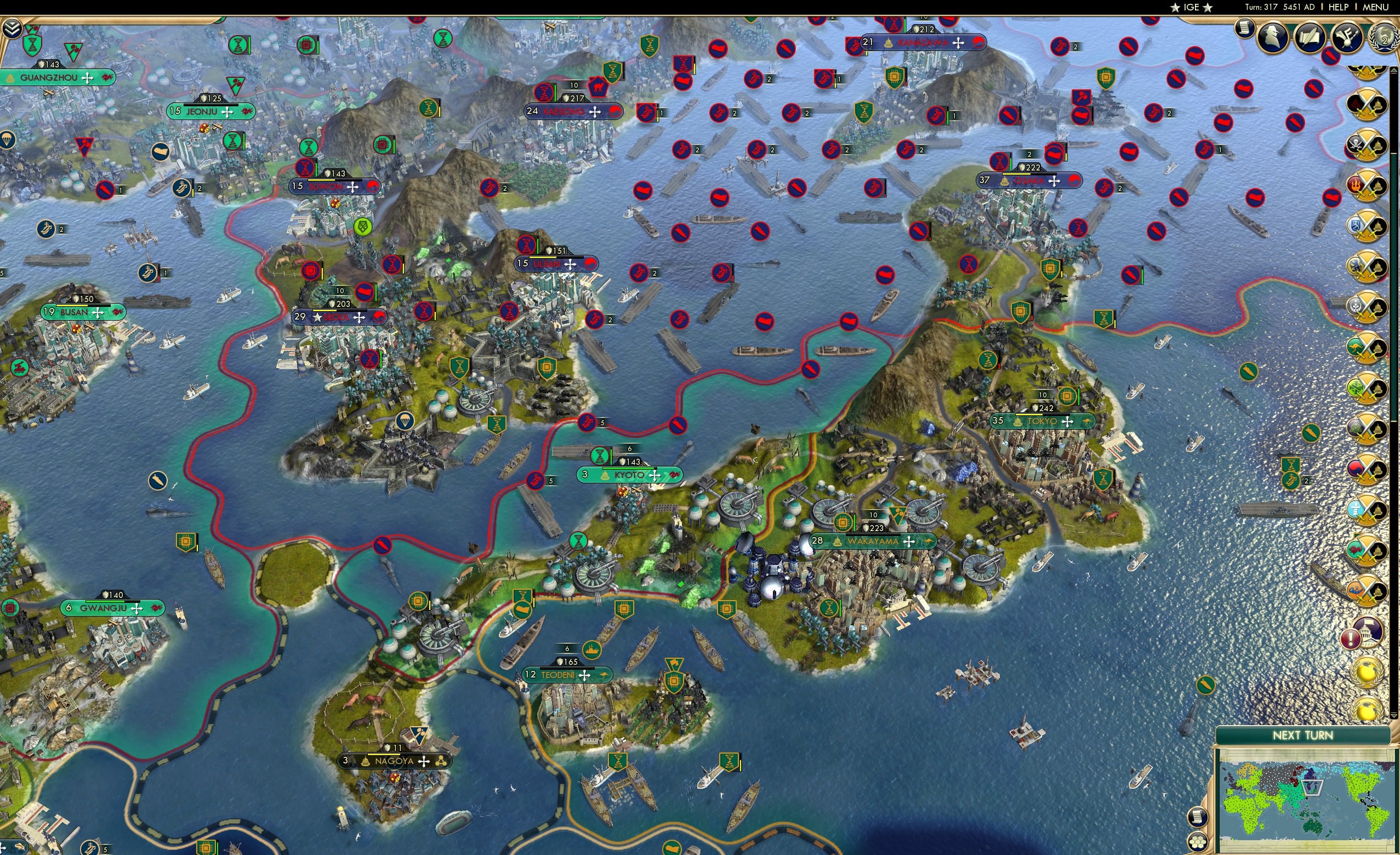1400x855 pixels.
Task: Select Kyoto's city banner
Action: (629, 475)
